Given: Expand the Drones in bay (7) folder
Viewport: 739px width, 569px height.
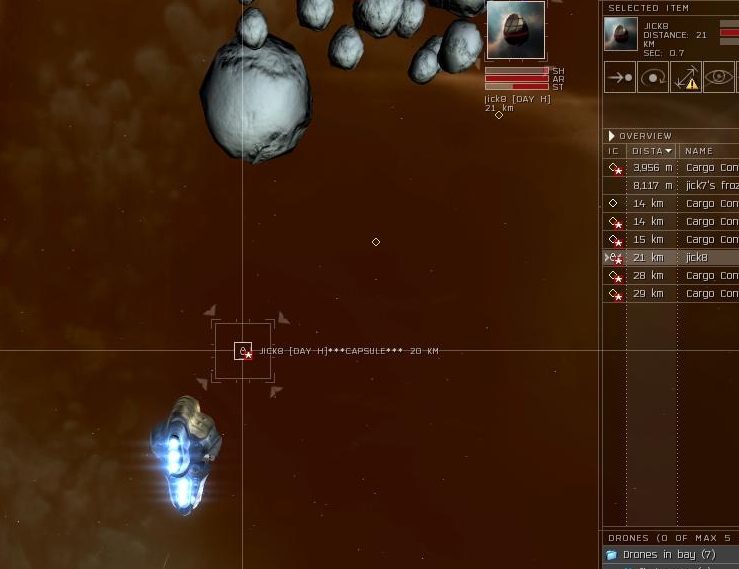Looking at the screenshot, I should [611, 555].
